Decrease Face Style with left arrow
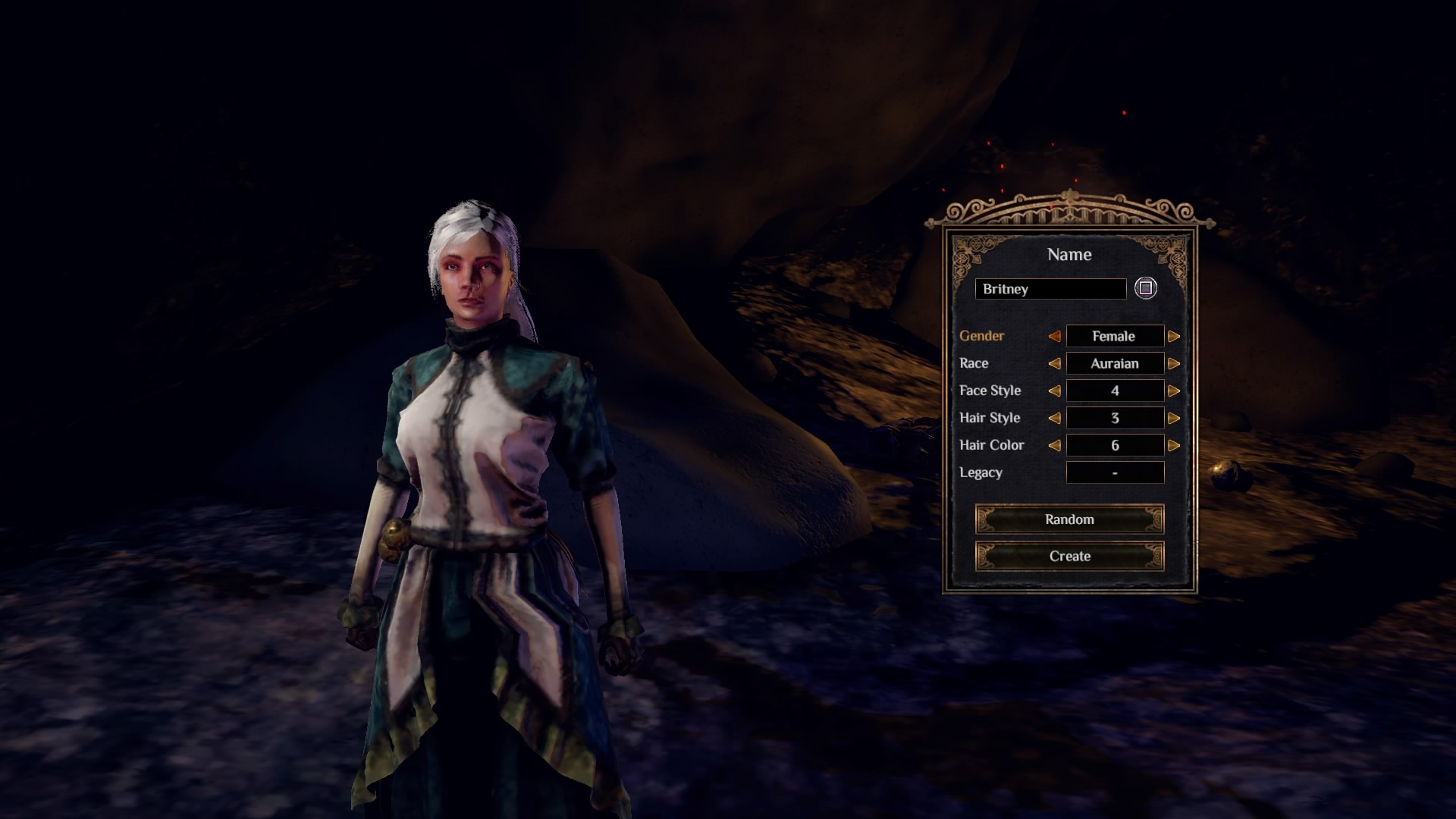The height and width of the screenshot is (819, 1456). click(1054, 391)
